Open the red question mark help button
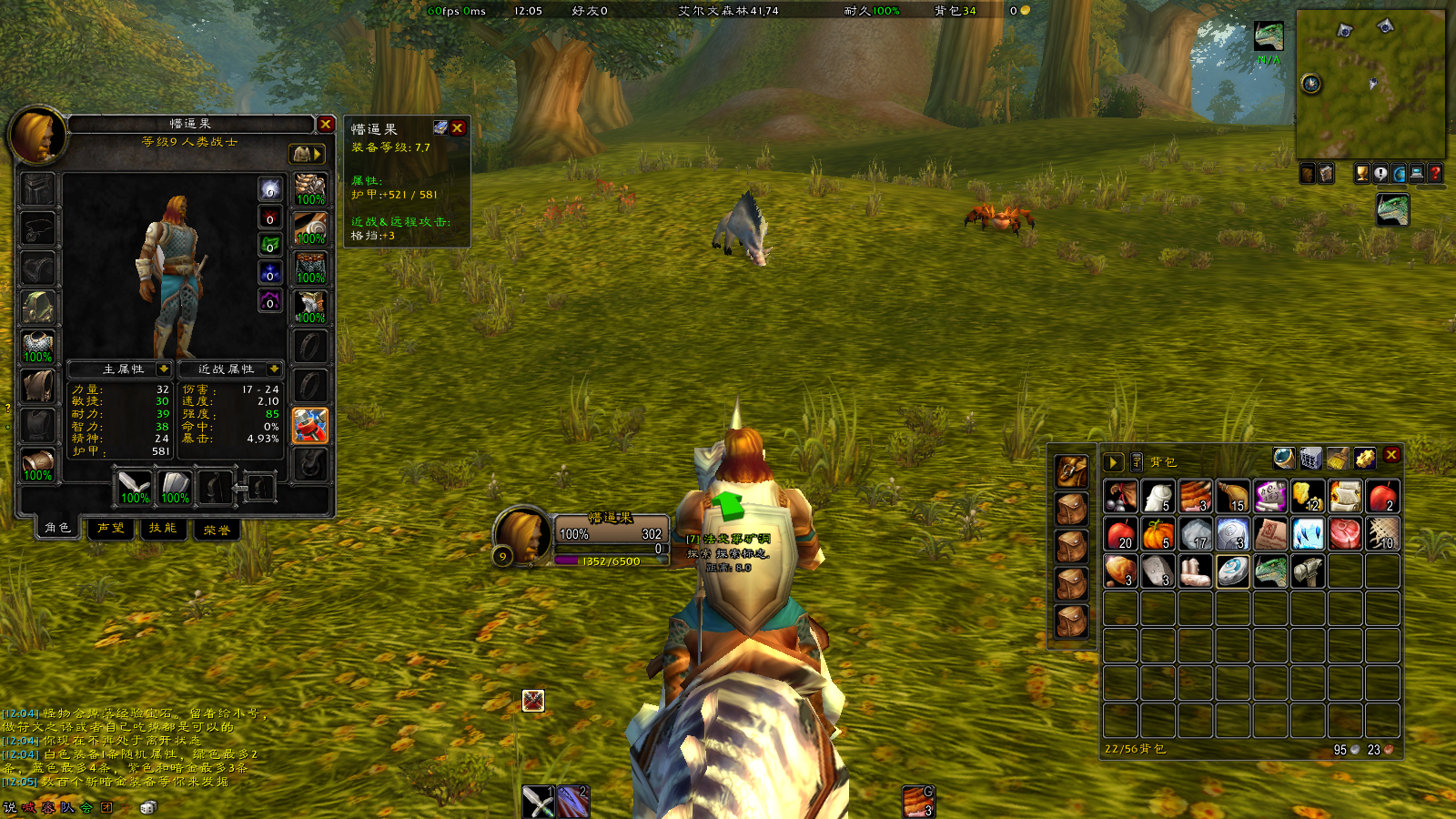The height and width of the screenshot is (819, 1456). pos(1435,173)
